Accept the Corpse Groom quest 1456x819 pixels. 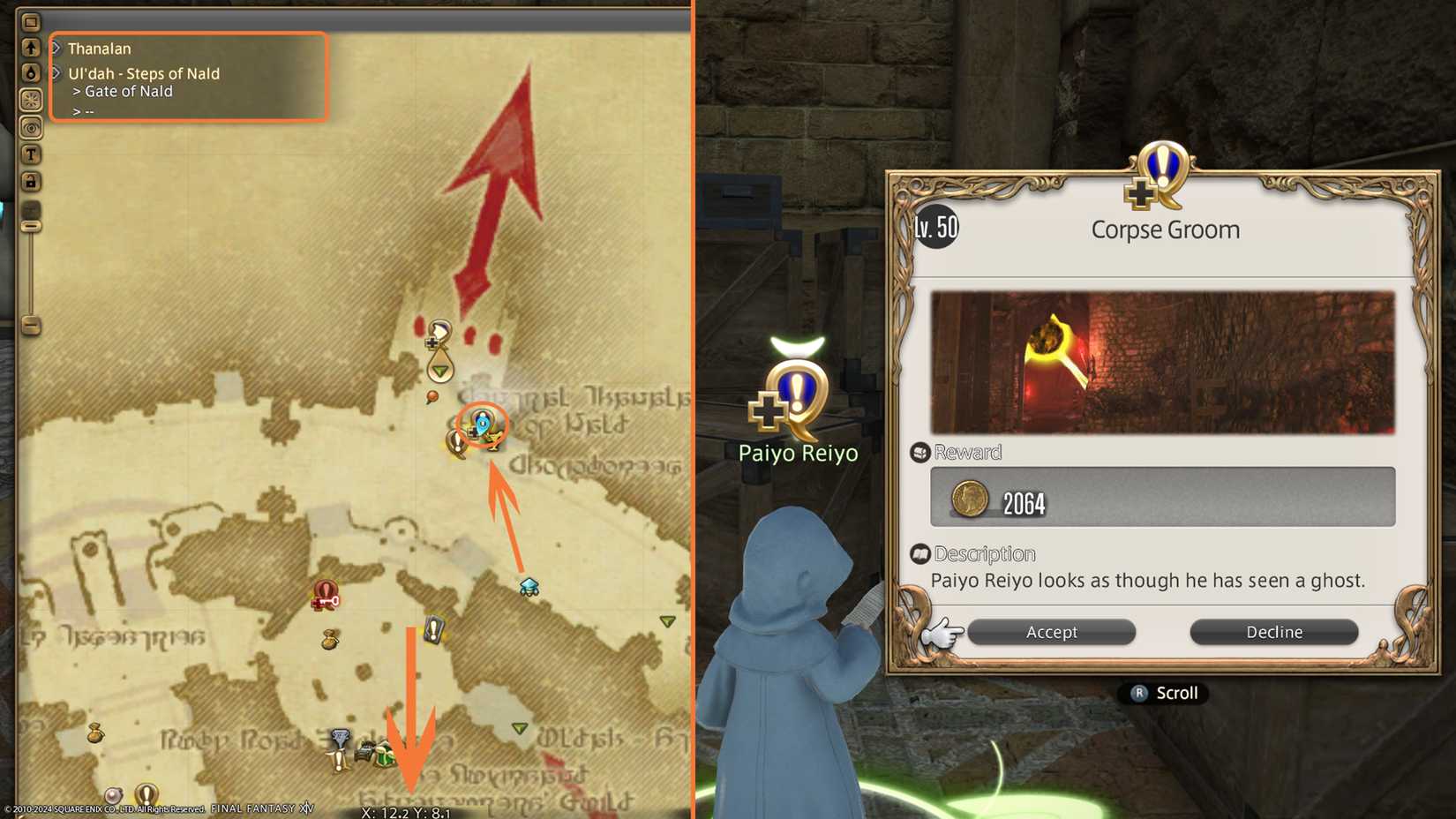(x=1052, y=632)
